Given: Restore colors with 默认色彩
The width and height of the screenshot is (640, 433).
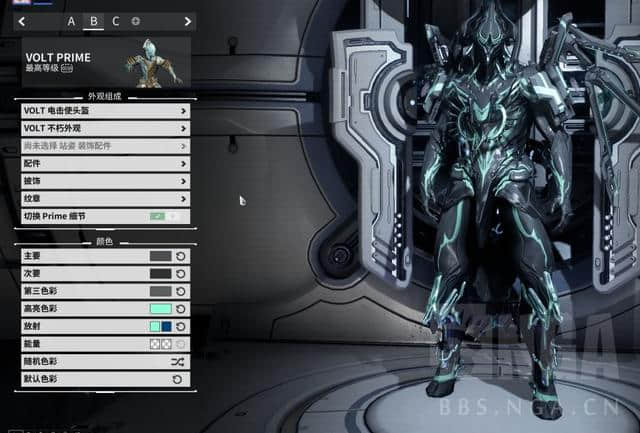Looking at the screenshot, I should (x=177, y=379).
